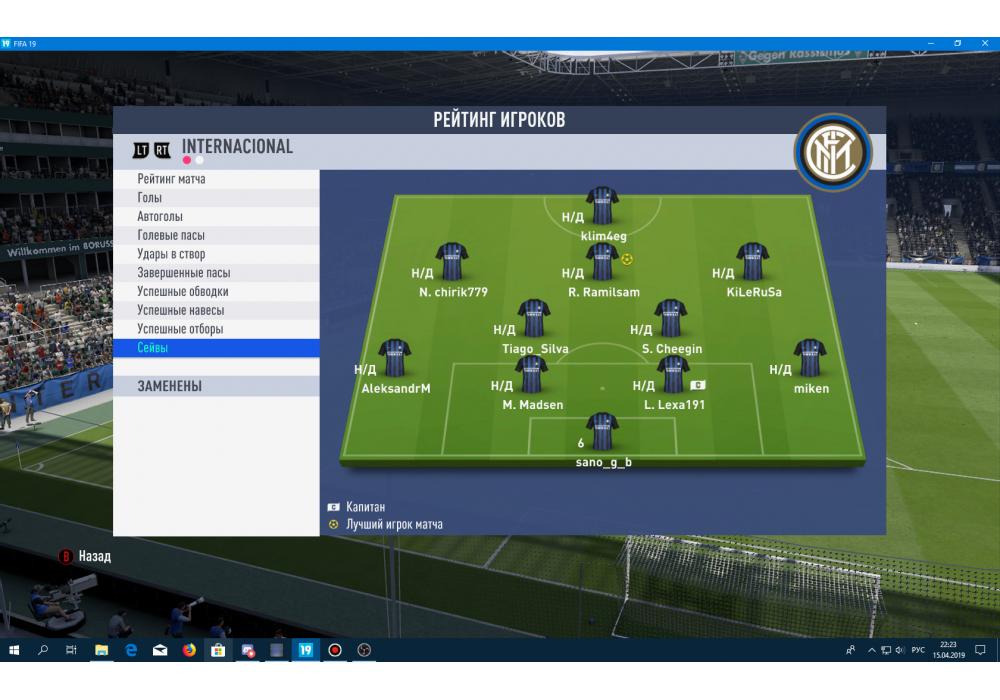Pick striker klim4eg's shirt
Viewport: 1000px width, 700px height.
(x=603, y=206)
